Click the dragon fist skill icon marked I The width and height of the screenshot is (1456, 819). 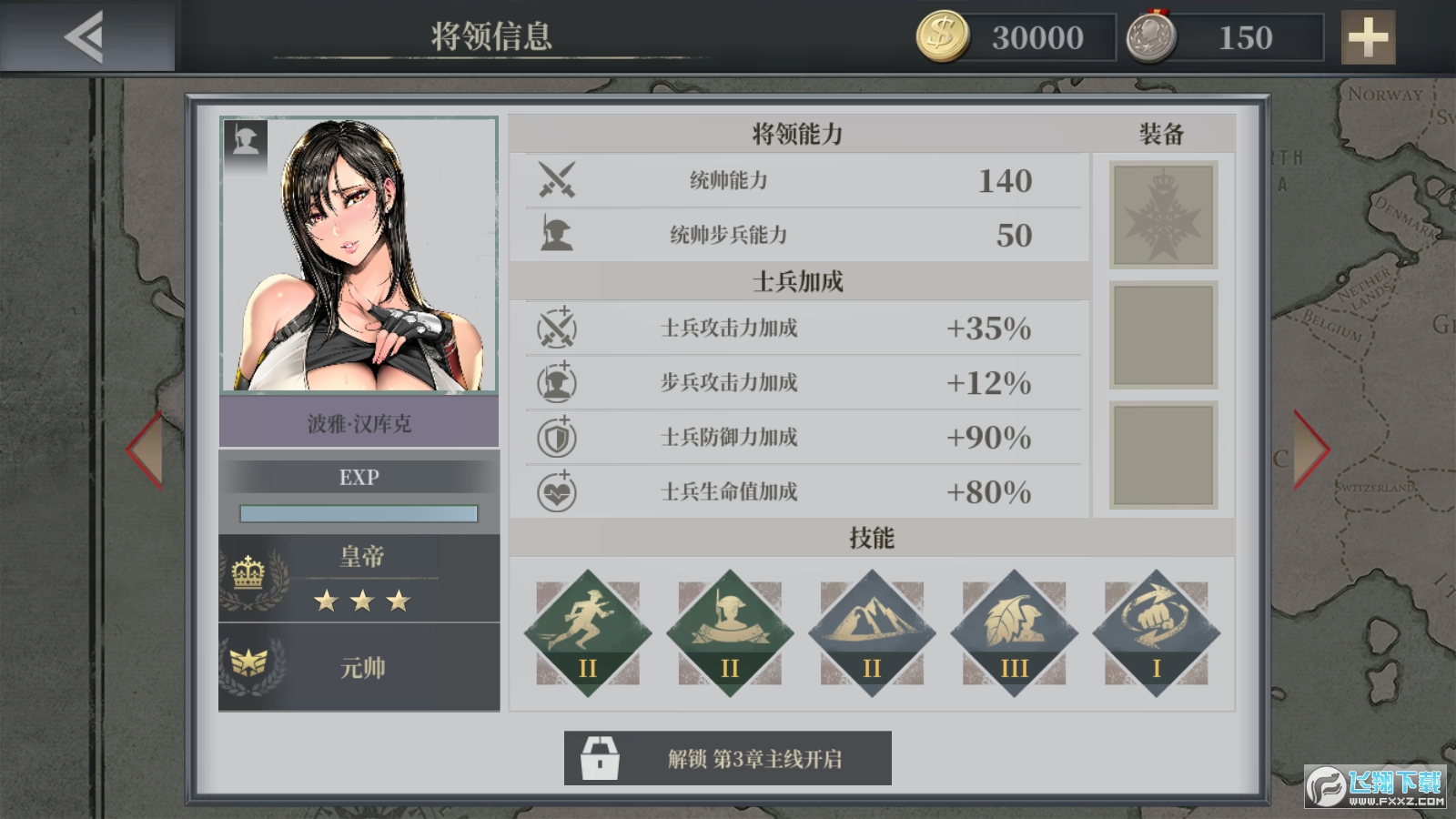click(1156, 628)
